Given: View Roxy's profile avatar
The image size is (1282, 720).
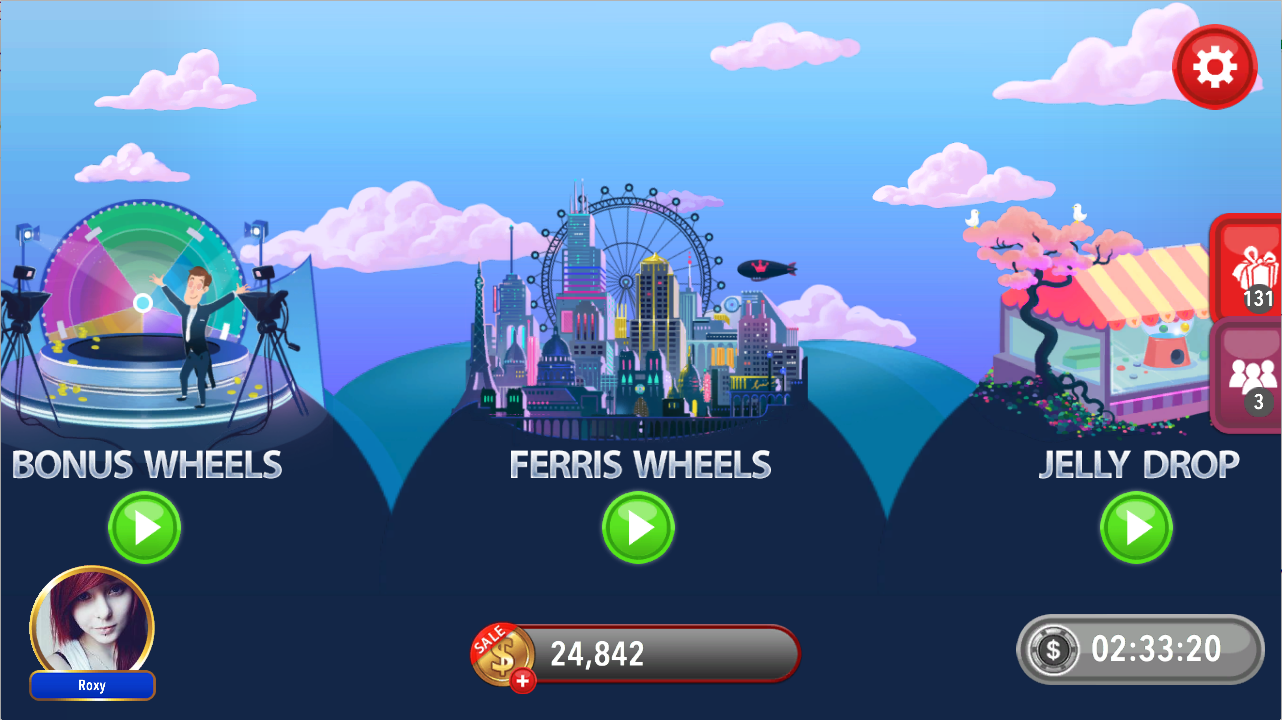Looking at the screenshot, I should (92, 624).
